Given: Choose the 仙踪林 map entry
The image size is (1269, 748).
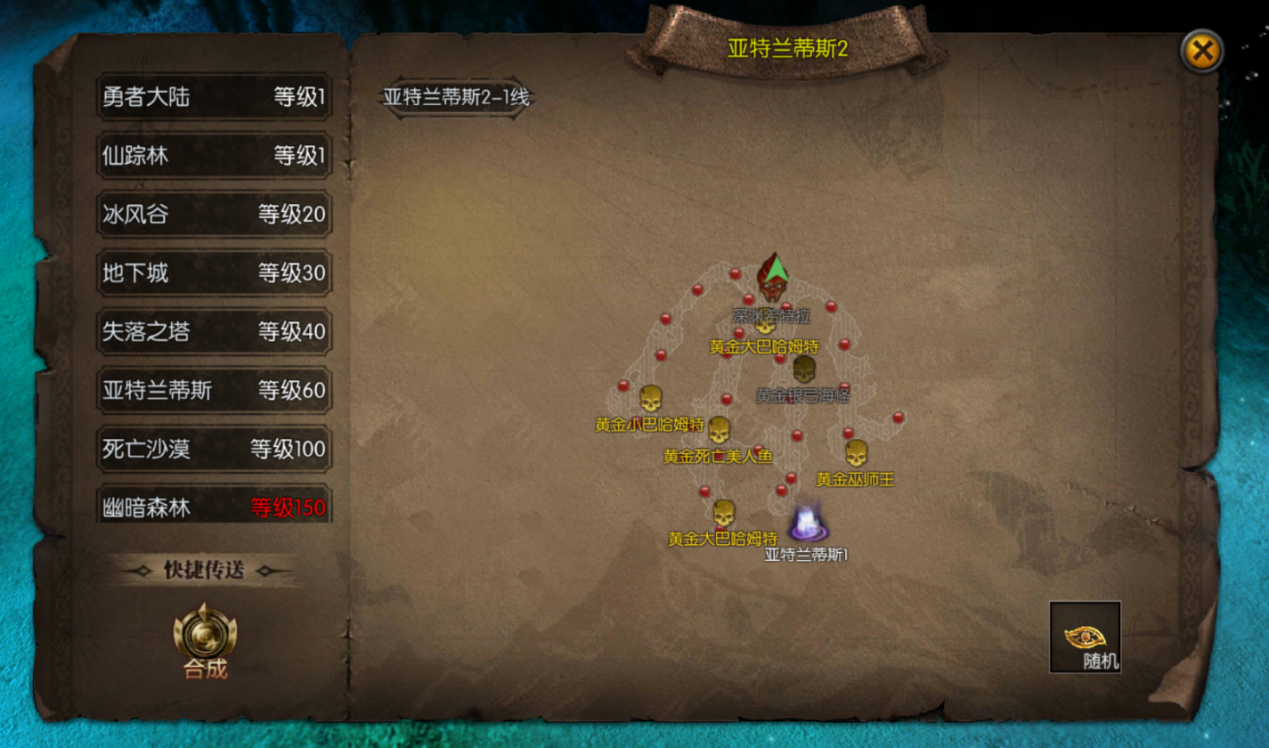Looking at the screenshot, I should (x=214, y=156).
